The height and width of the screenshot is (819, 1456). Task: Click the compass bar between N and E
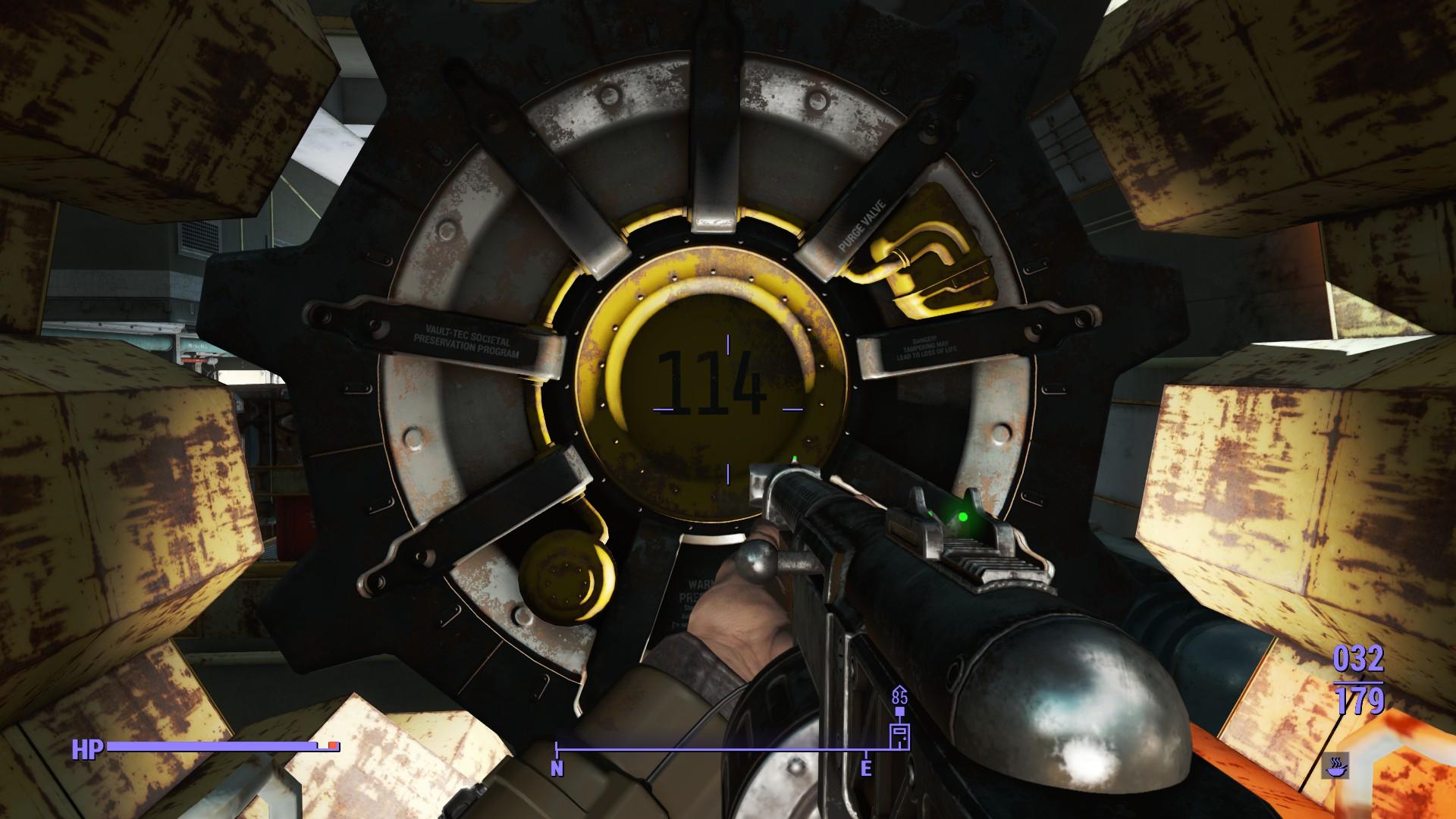tap(713, 750)
